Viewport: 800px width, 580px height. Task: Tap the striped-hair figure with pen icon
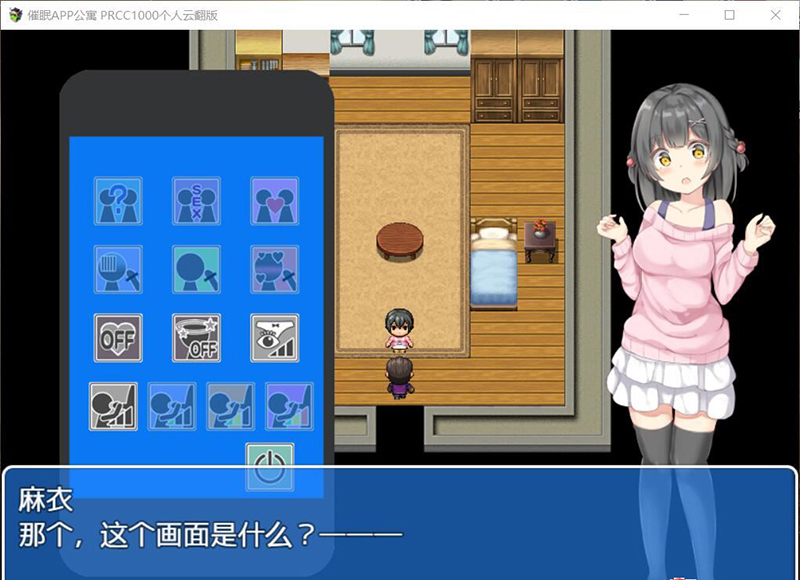[x=118, y=269]
